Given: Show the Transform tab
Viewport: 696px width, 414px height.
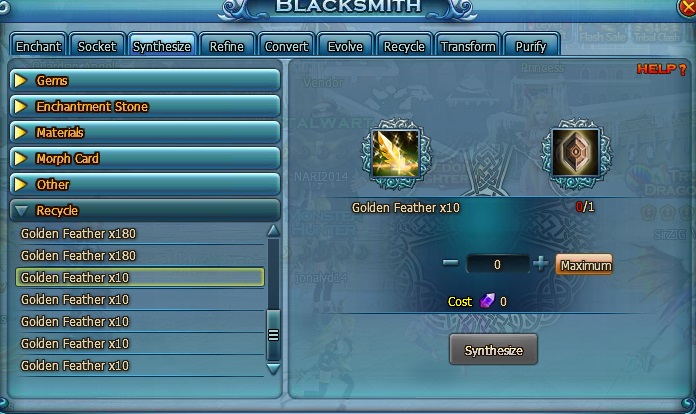Looking at the screenshot, I should [468, 46].
